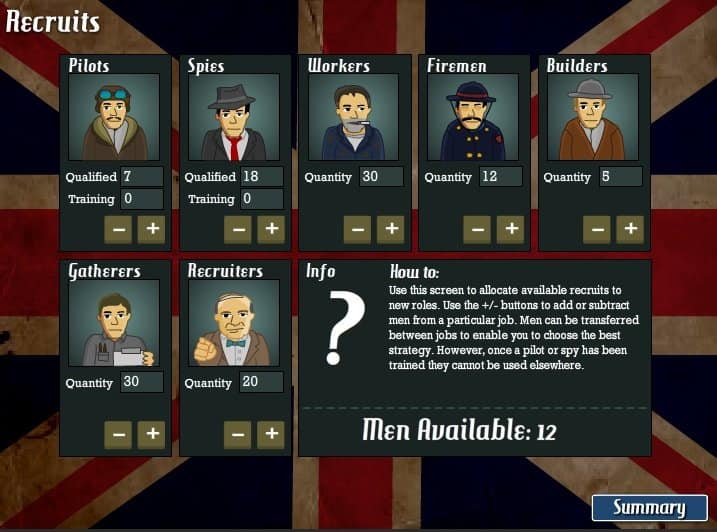Add one recruit to Workers
717x532 pixels.
[391, 229]
